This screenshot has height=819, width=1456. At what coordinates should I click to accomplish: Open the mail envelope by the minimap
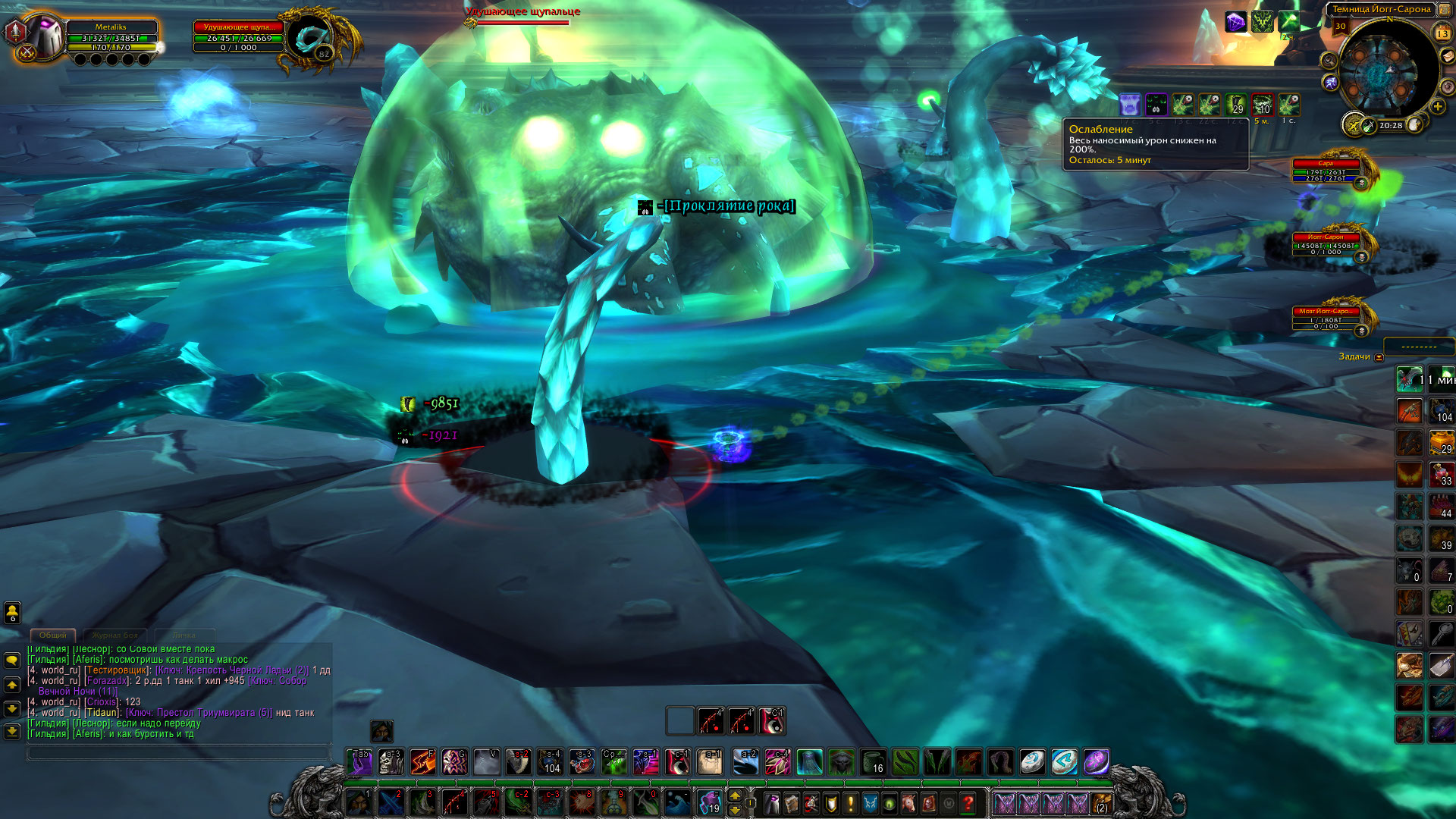[x=1447, y=56]
